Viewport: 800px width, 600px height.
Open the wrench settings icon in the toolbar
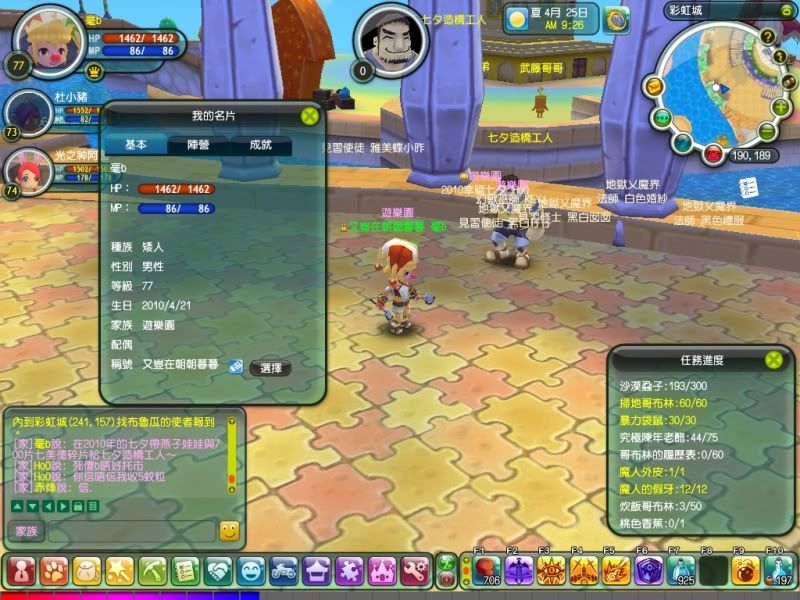(x=415, y=571)
